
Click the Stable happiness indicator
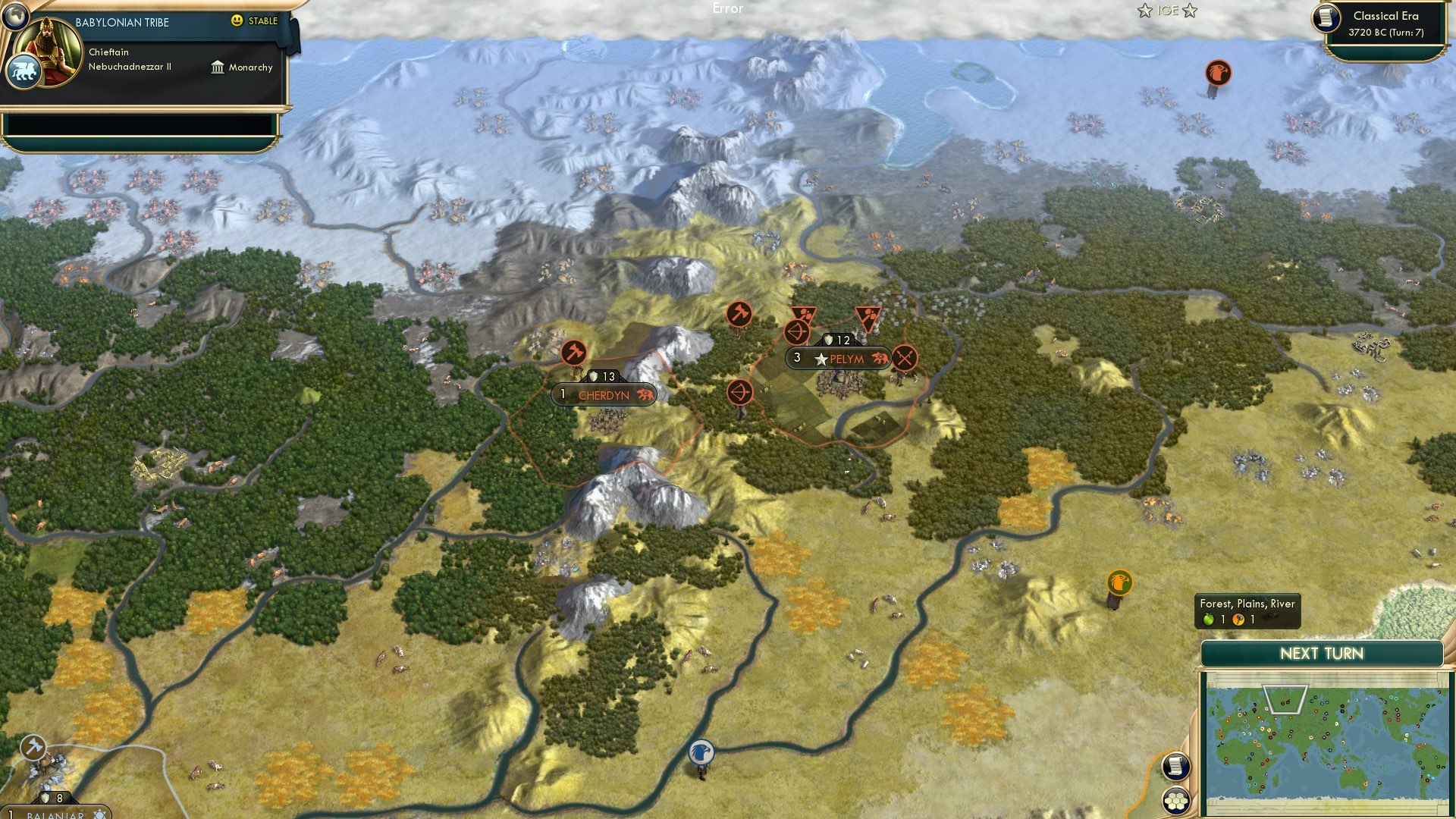pyautogui.click(x=256, y=22)
